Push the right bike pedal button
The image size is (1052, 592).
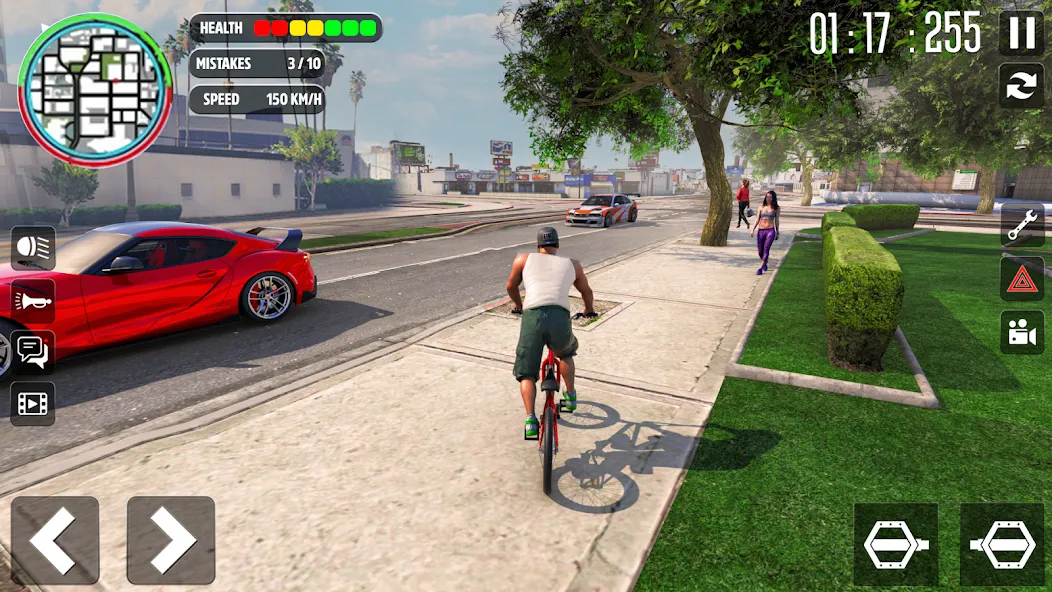[1002, 544]
